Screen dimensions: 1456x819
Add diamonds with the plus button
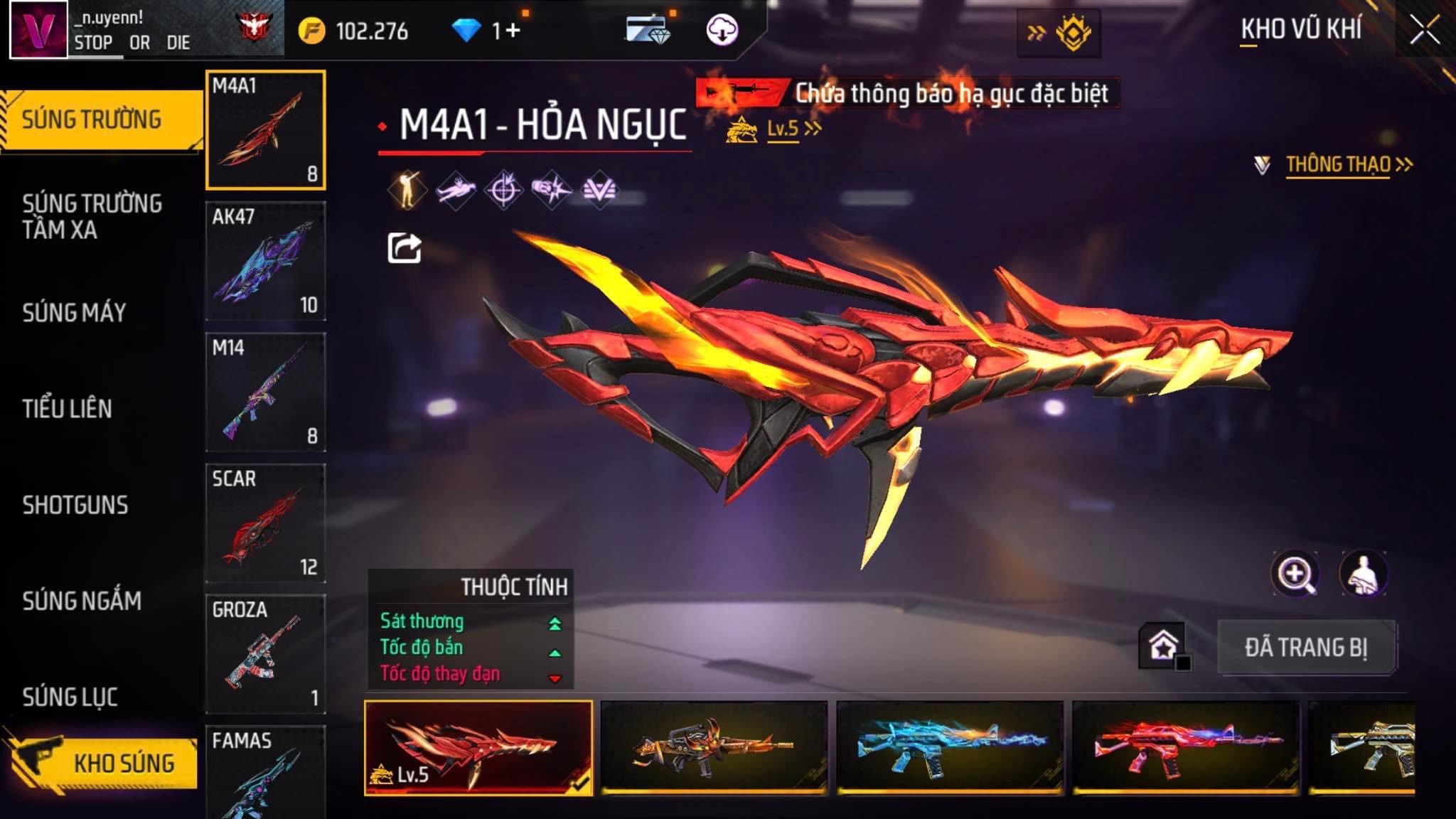pyautogui.click(x=513, y=31)
